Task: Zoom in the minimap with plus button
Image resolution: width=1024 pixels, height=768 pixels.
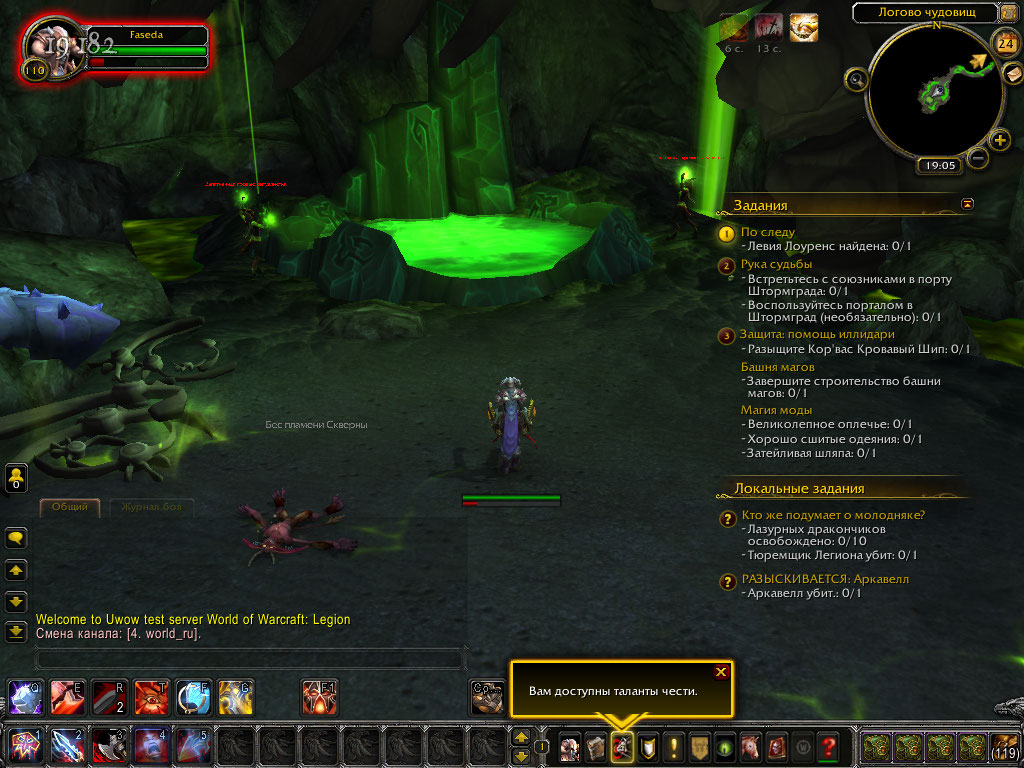Action: point(1000,140)
